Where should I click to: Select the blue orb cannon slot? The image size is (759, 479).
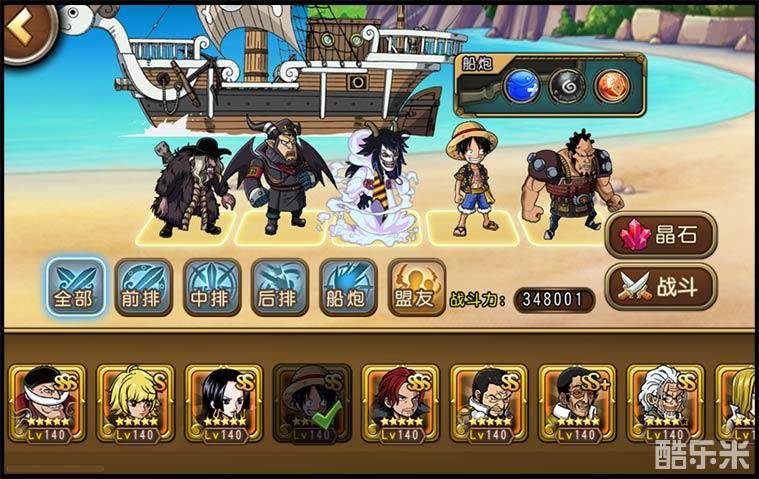(x=522, y=86)
